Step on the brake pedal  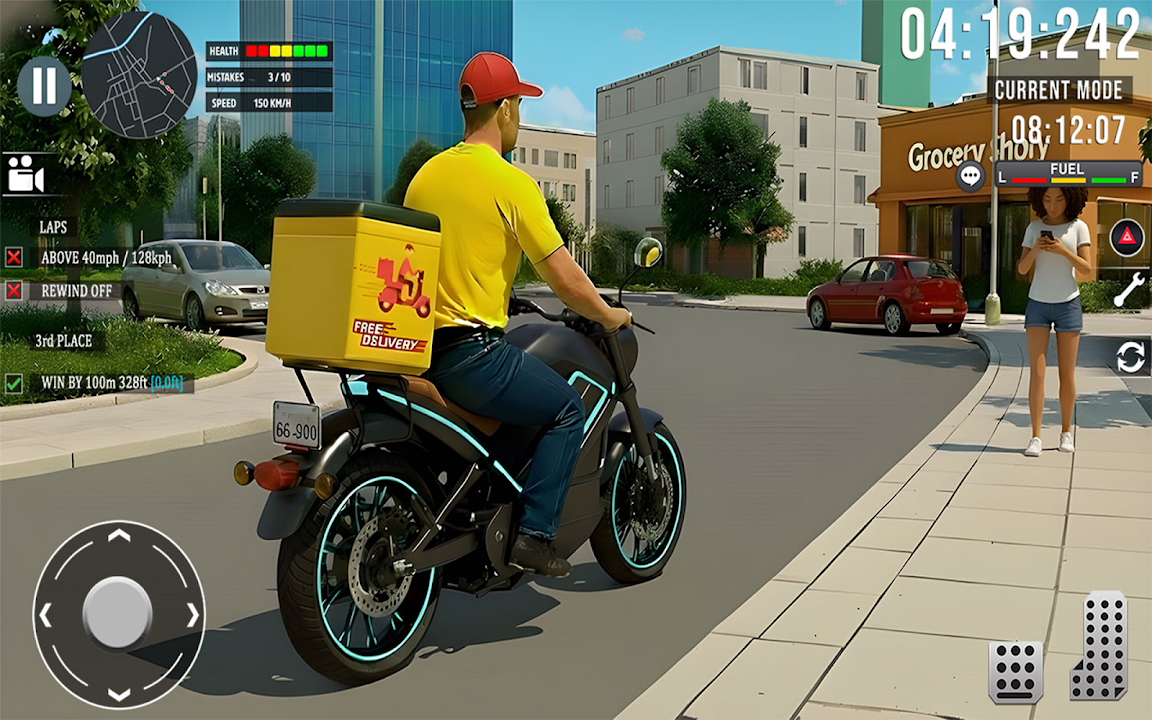(x=1015, y=671)
